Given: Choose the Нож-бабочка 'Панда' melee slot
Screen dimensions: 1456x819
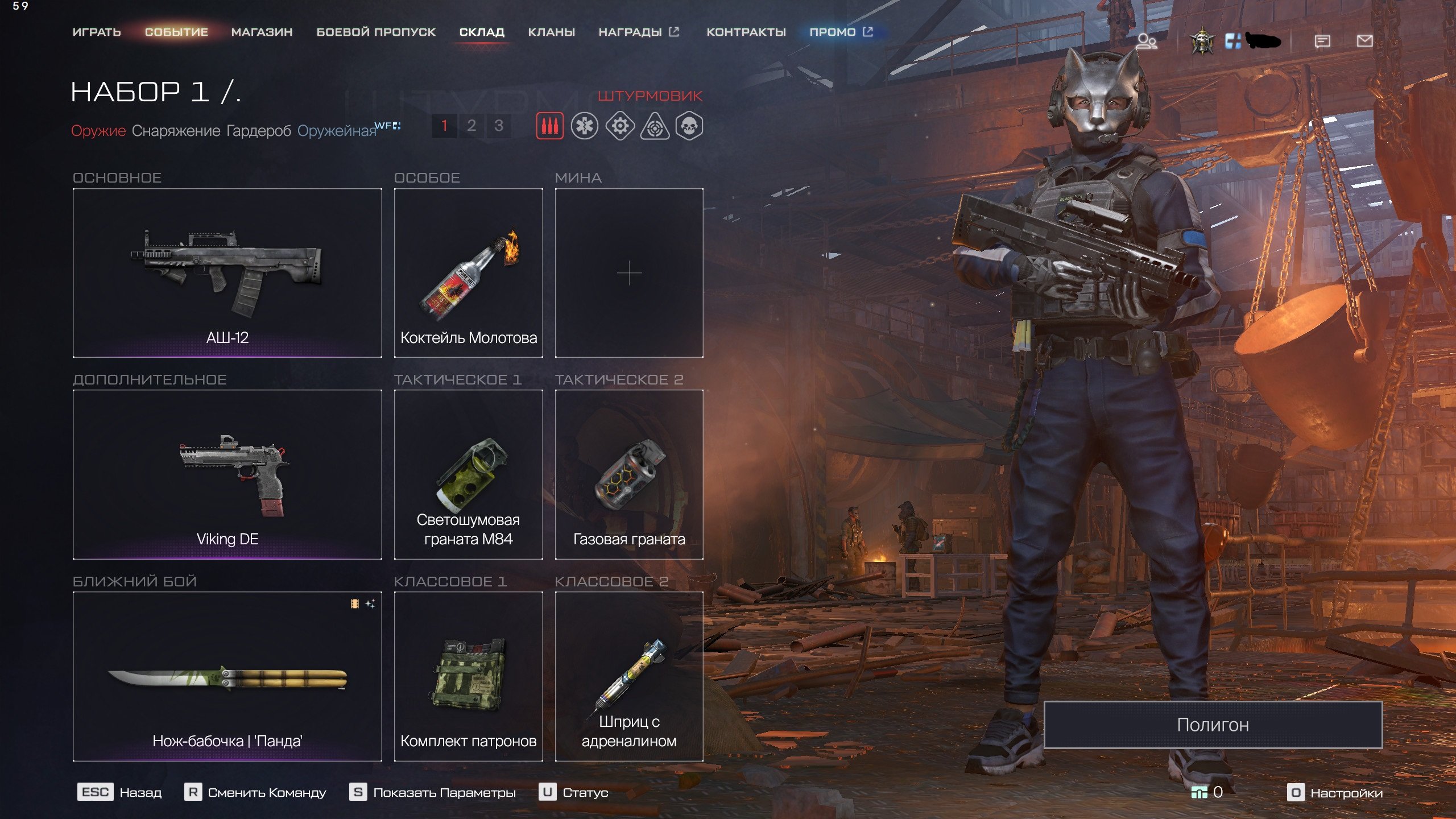Looking at the screenshot, I should 227,676.
